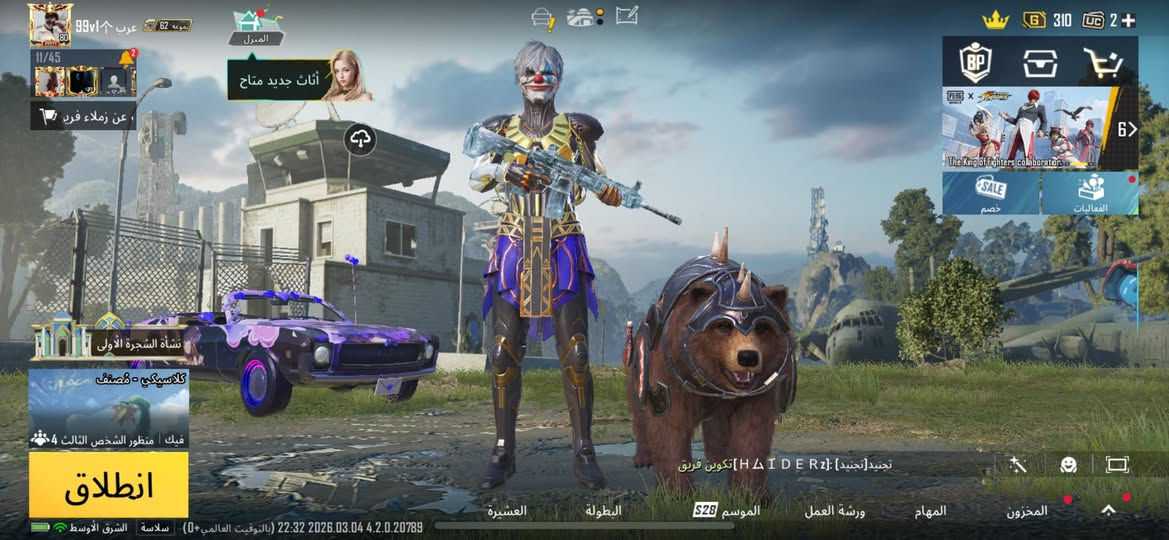Start the match with the yellow انطلاق button
Image resolution: width=1169 pixels, height=540 pixels.
(108, 485)
